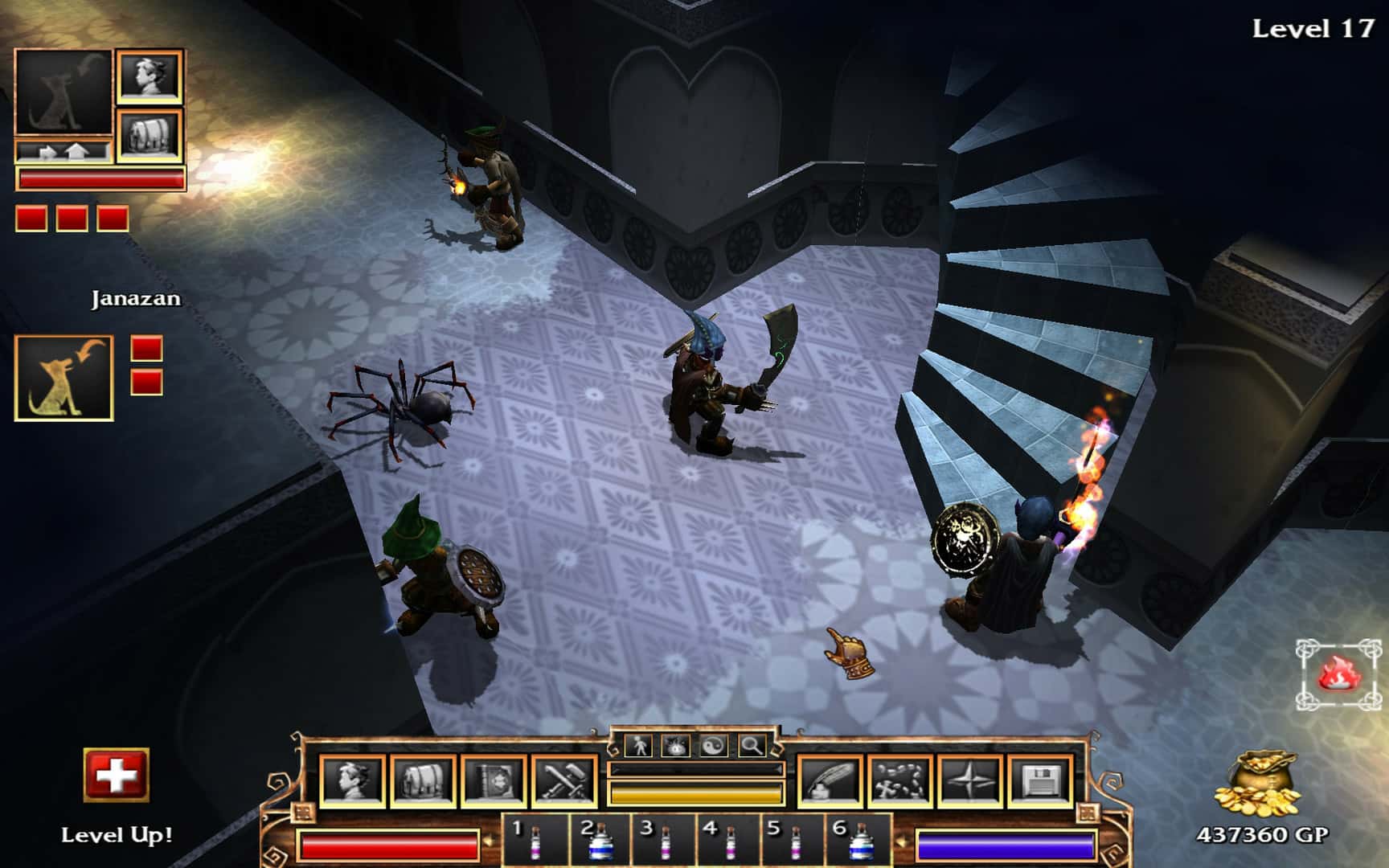This screenshot has width=1389, height=868.
Task: Save the game with the floppy disk icon
Action: pyautogui.click(x=1042, y=780)
